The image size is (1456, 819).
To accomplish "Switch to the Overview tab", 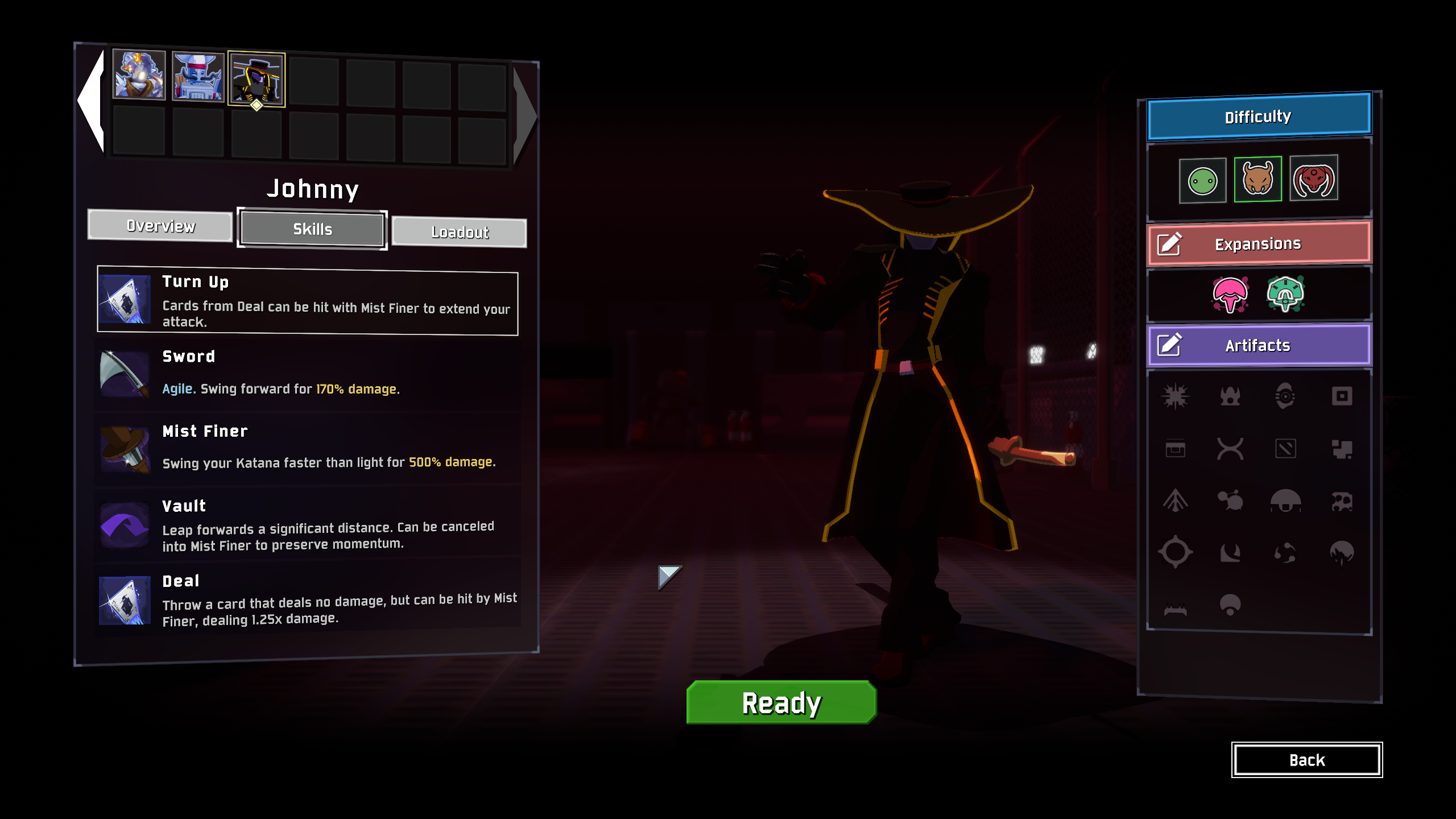I will (x=160, y=226).
